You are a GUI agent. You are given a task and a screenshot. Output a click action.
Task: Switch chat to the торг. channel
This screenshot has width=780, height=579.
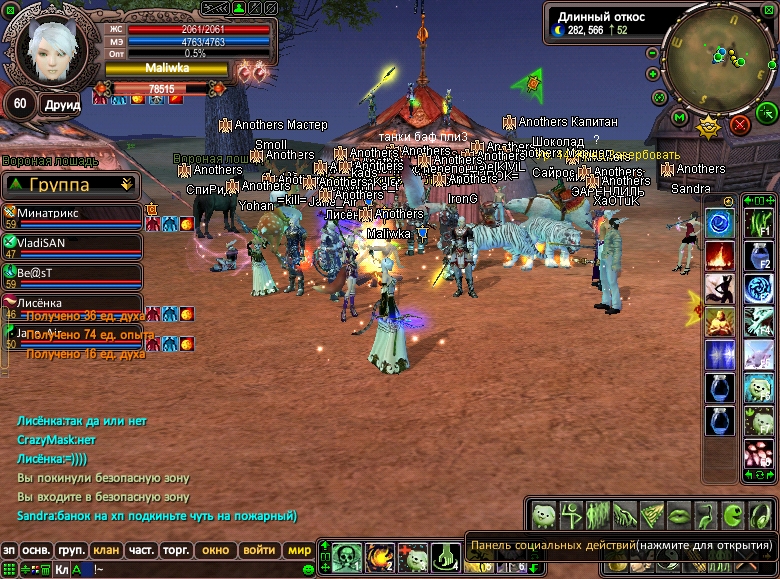177,550
